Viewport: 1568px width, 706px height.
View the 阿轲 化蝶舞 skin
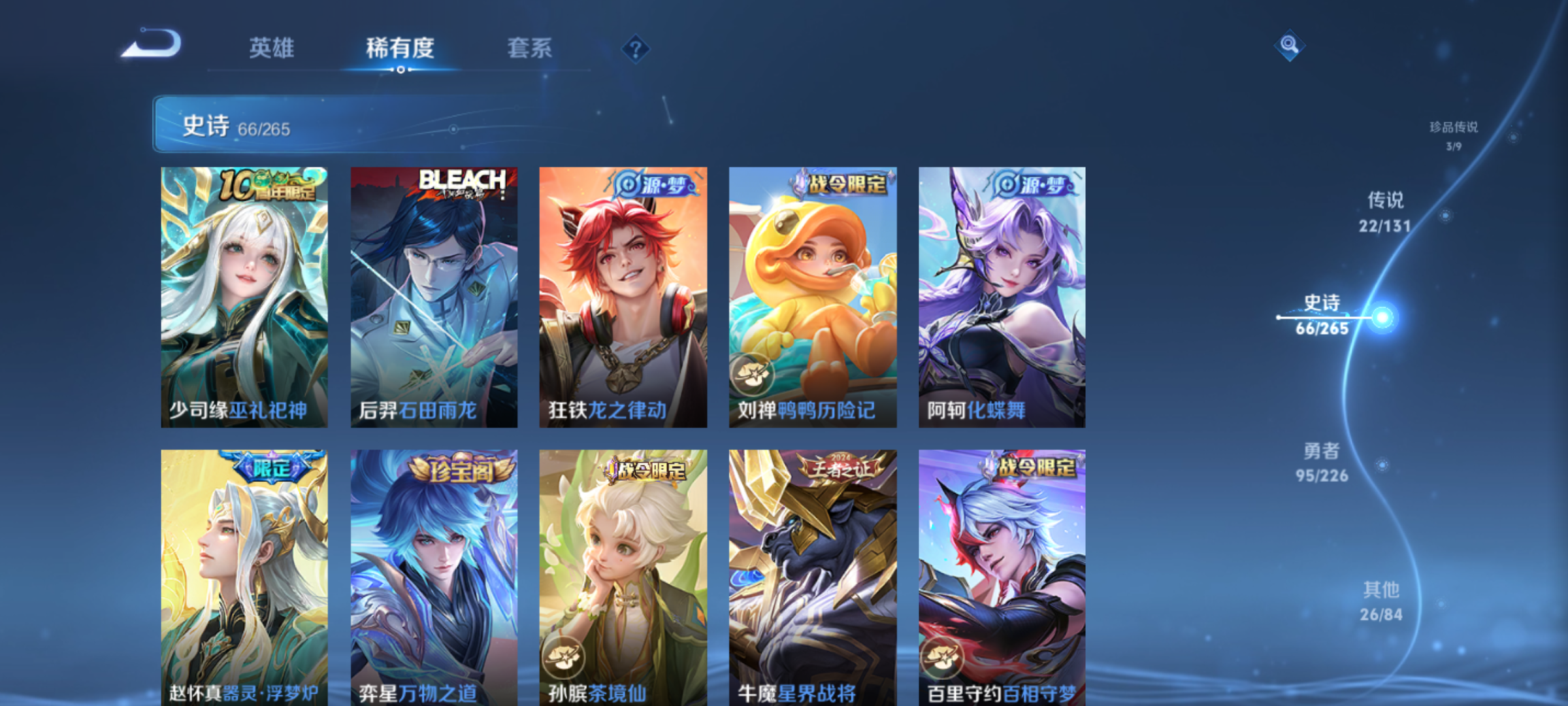click(1002, 297)
